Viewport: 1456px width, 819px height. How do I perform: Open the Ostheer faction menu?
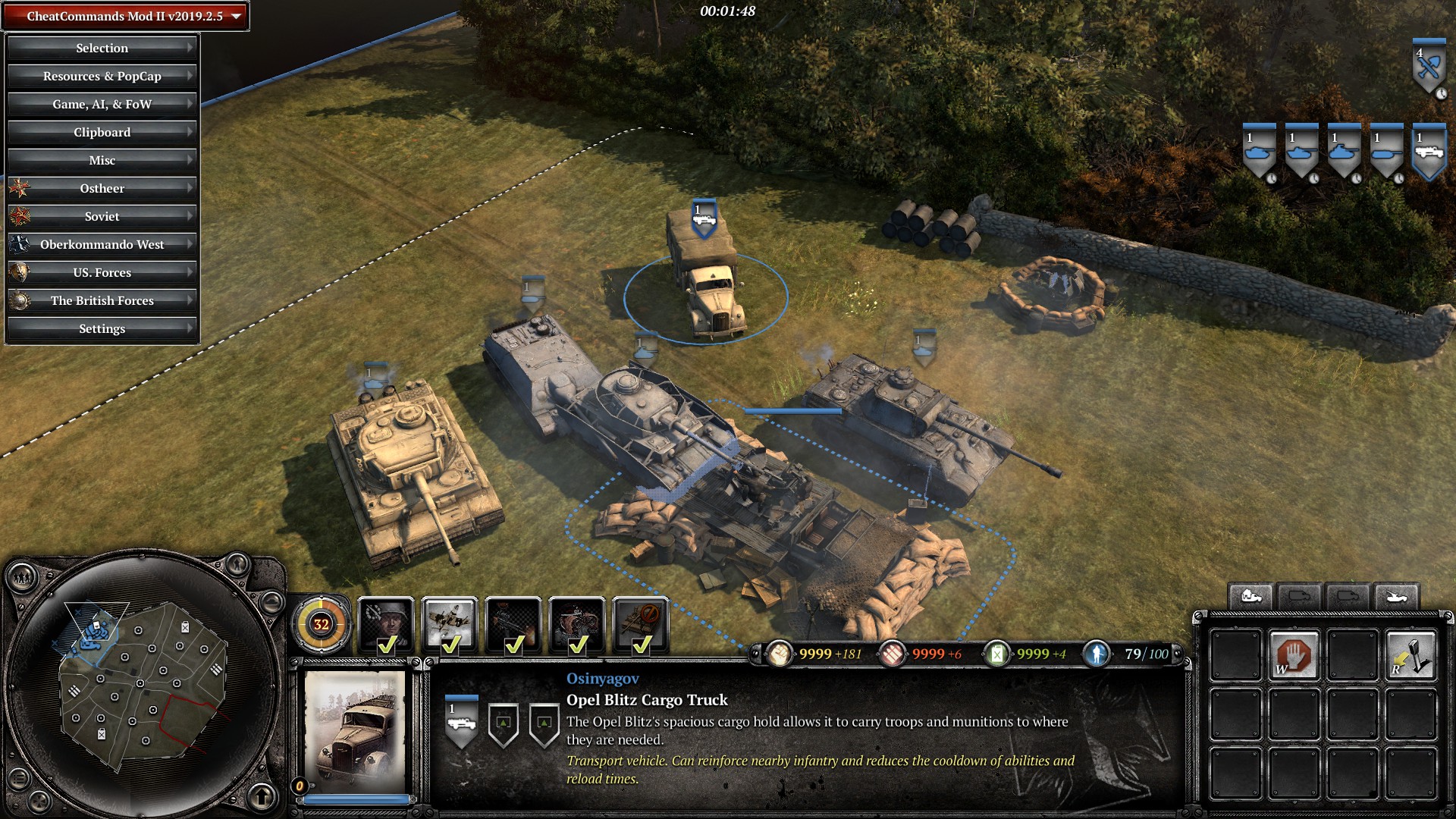(102, 188)
